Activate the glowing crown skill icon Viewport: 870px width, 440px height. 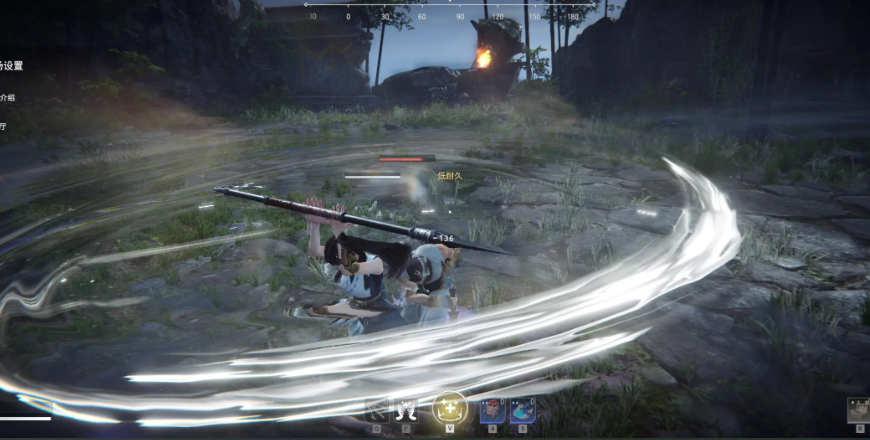pos(450,408)
